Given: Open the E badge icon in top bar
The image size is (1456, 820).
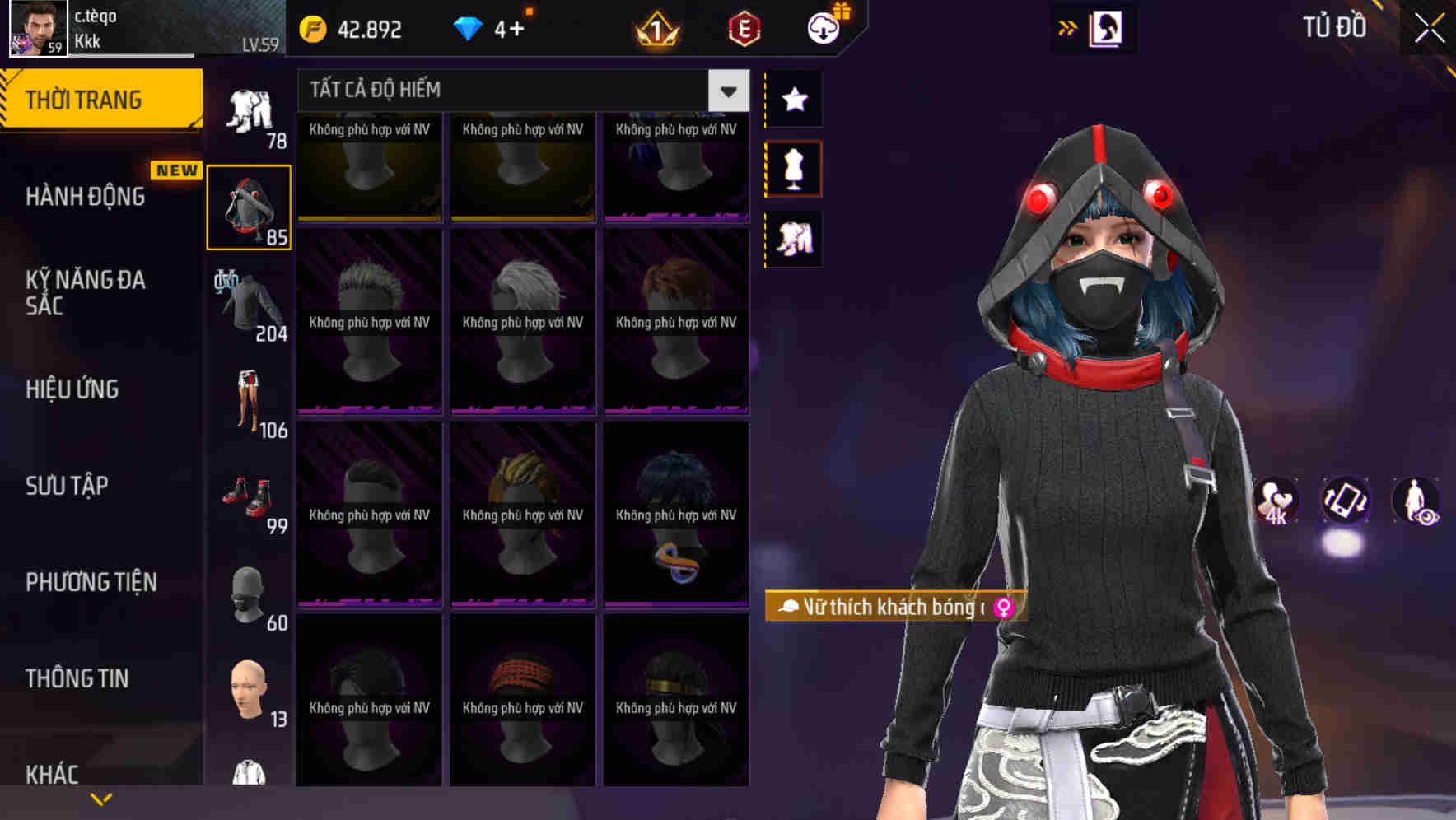Looking at the screenshot, I should point(742,27).
